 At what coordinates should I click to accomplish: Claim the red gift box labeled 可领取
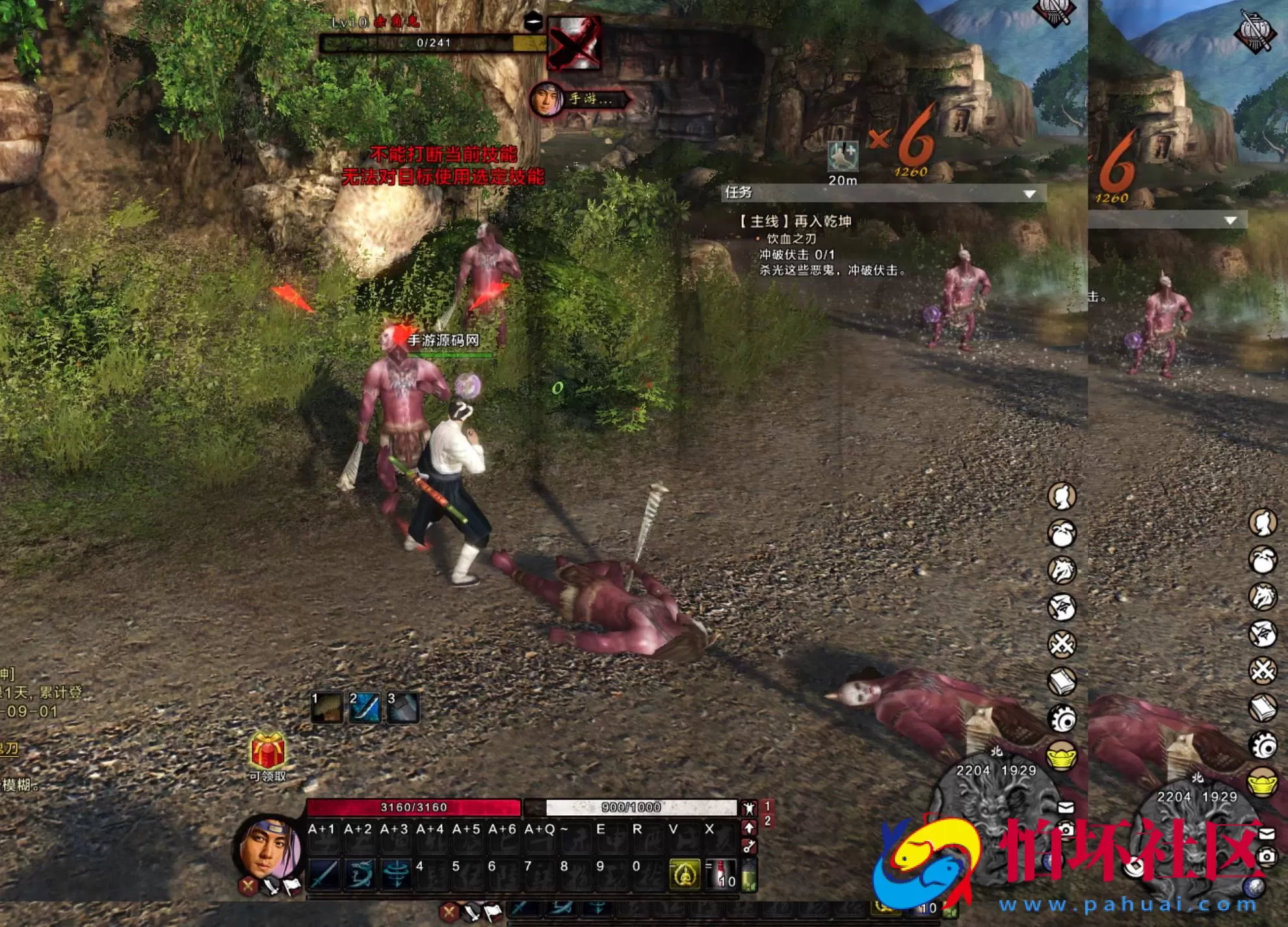(x=267, y=752)
